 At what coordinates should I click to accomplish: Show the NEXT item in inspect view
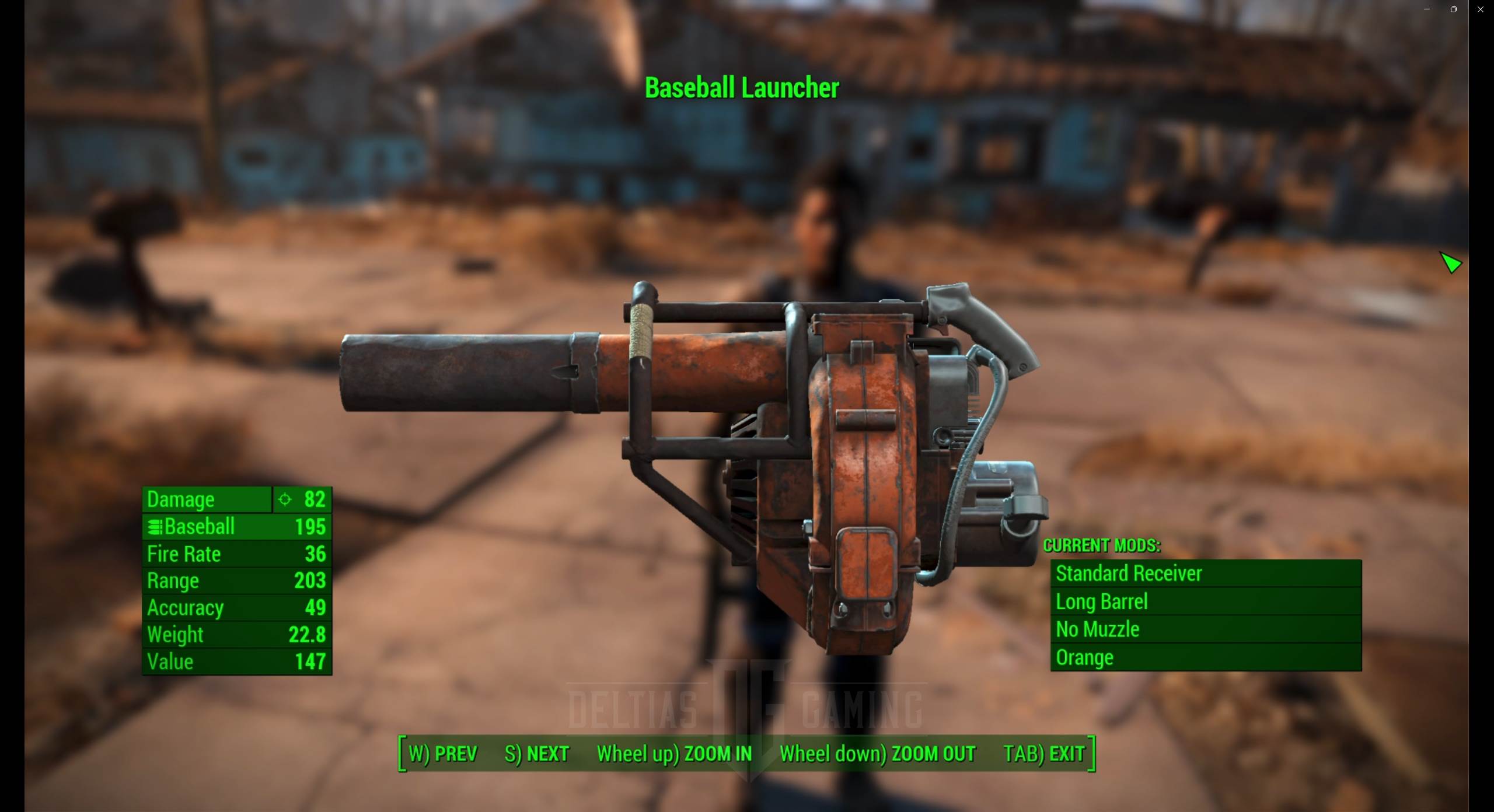pos(536,754)
